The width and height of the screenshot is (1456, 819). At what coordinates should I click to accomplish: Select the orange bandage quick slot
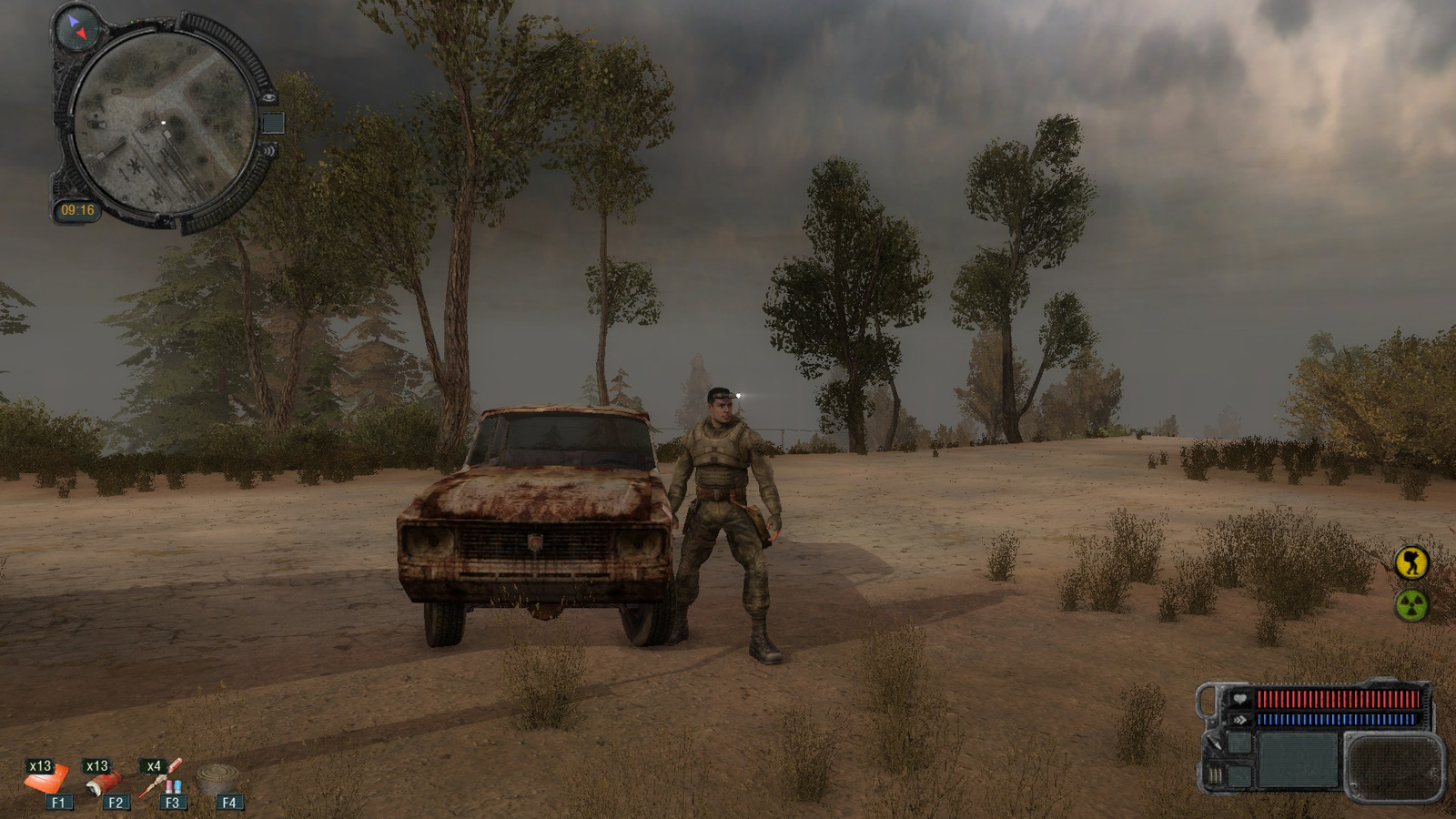pos(45,779)
